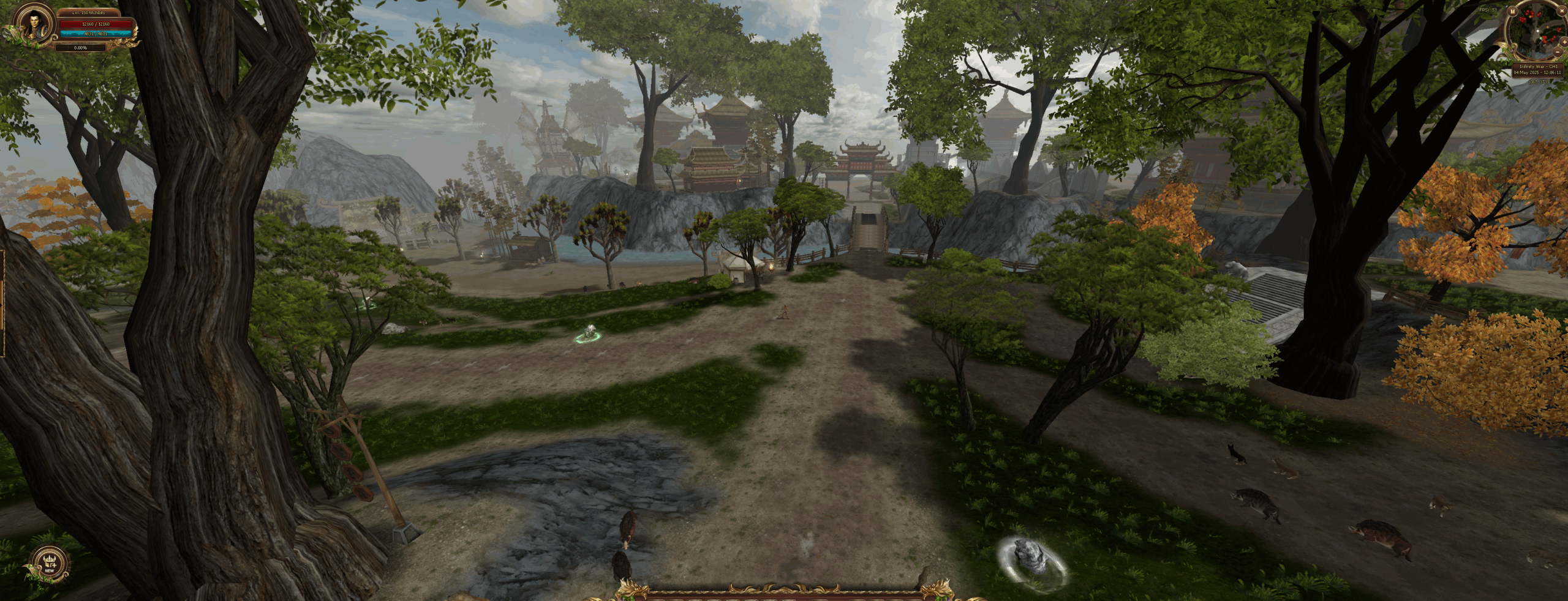Open the map with the M button

click(x=1513, y=11)
